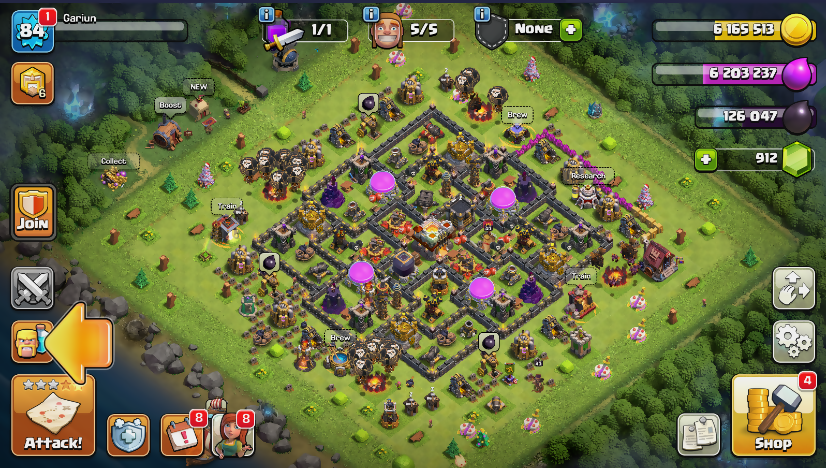
Task: Show info for the 1/1 army counter
Action: click(x=266, y=14)
